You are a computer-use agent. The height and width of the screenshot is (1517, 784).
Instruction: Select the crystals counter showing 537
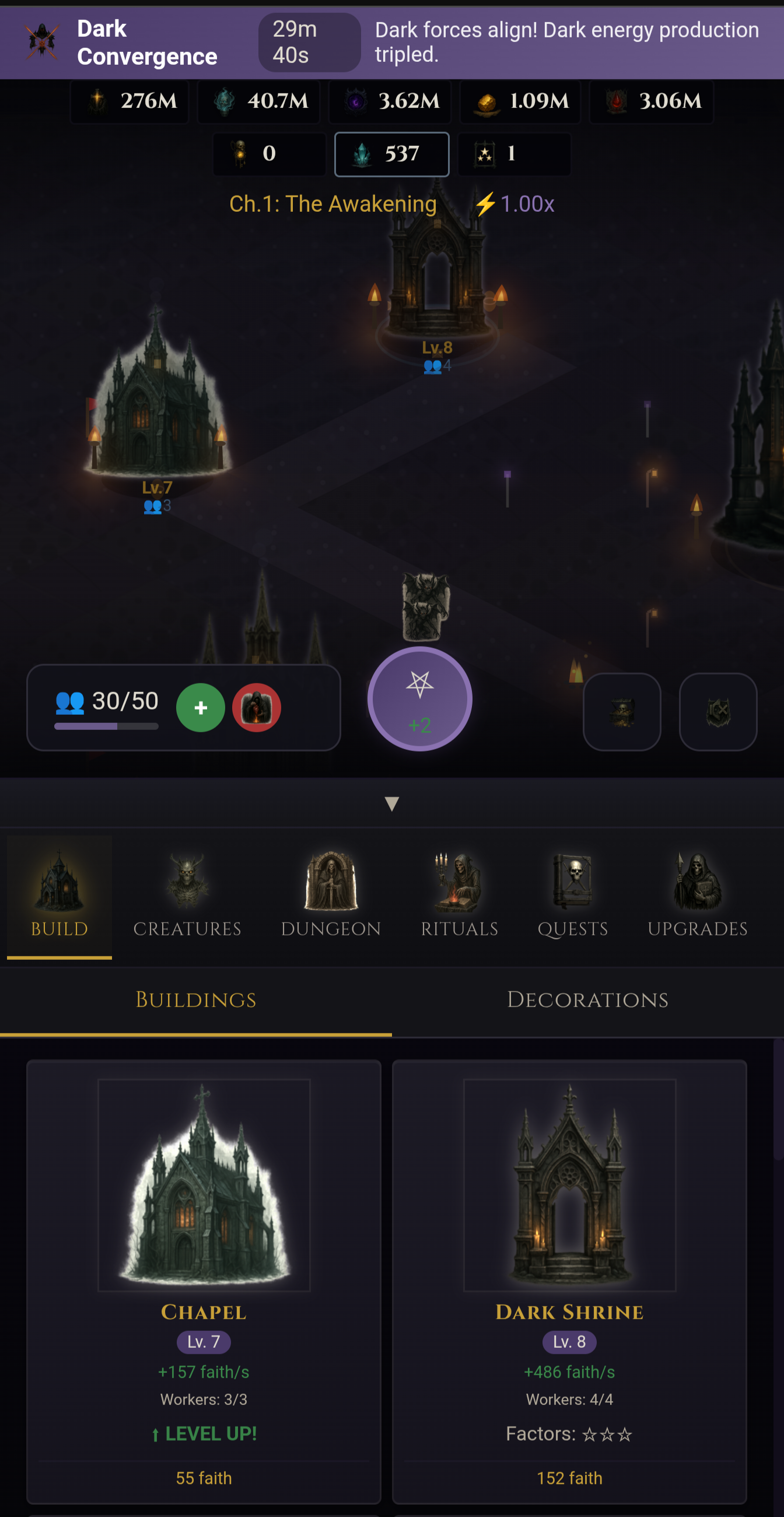[x=392, y=154]
